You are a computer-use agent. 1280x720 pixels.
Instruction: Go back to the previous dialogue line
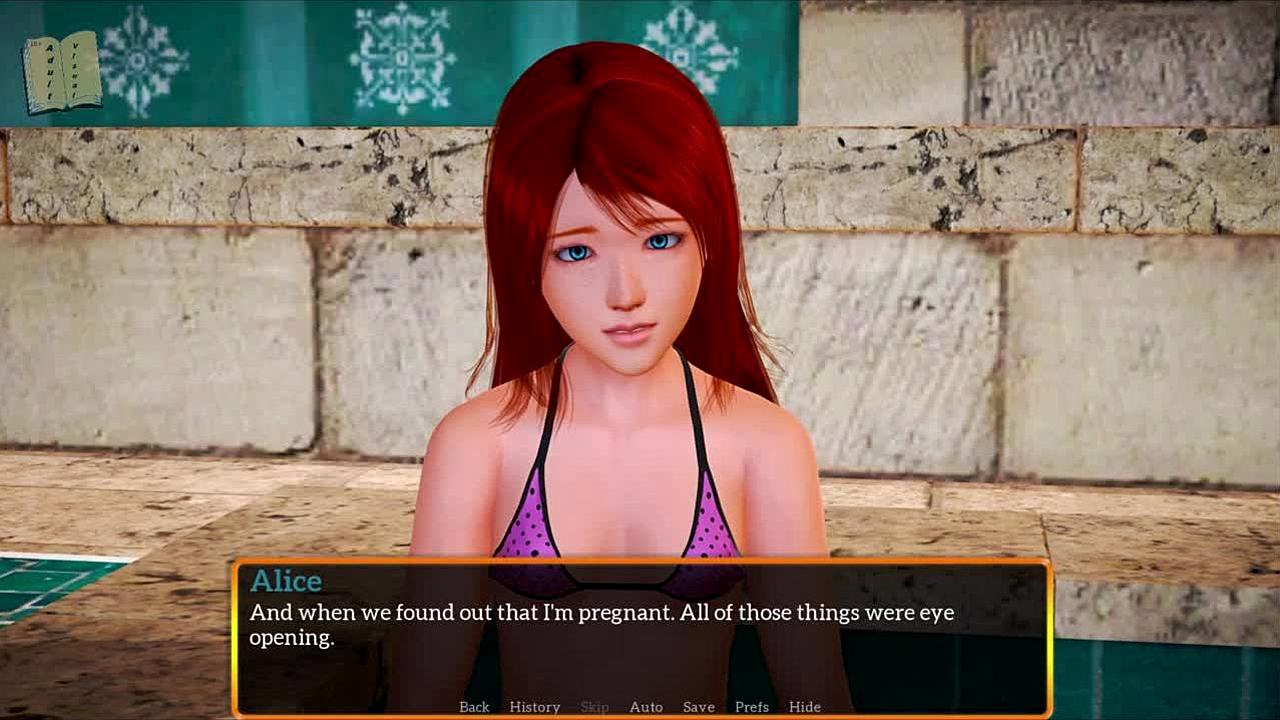click(474, 707)
